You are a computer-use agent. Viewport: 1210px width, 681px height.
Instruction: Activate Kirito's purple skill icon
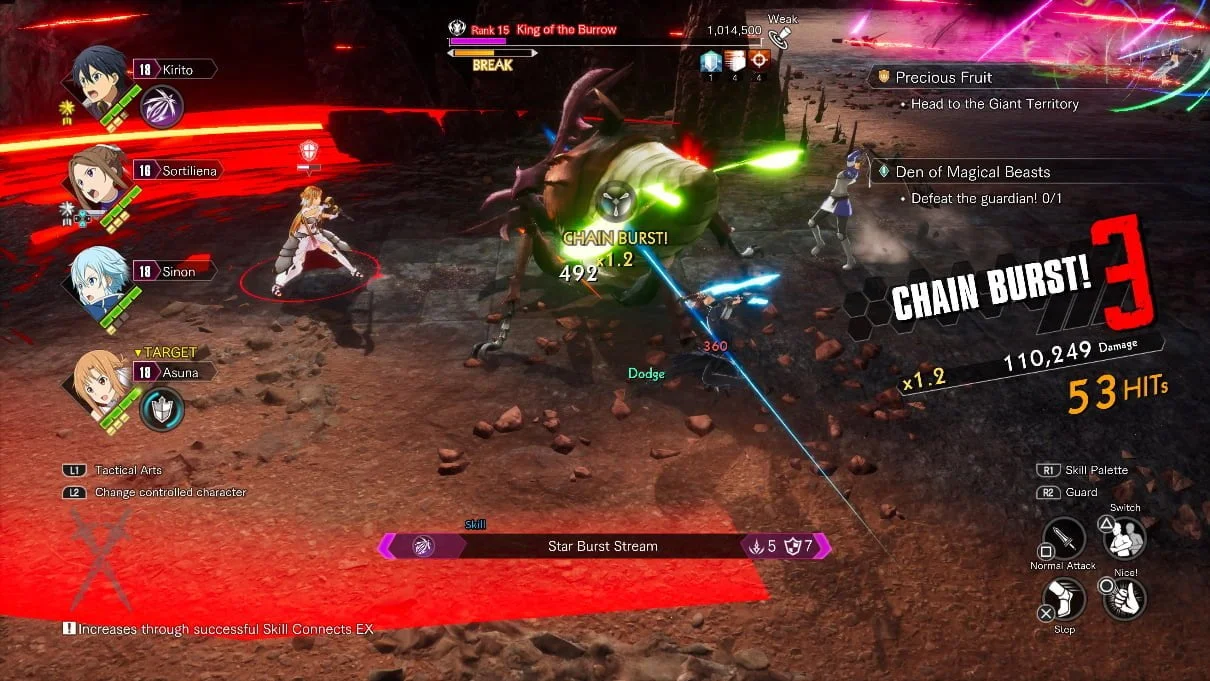tap(160, 106)
